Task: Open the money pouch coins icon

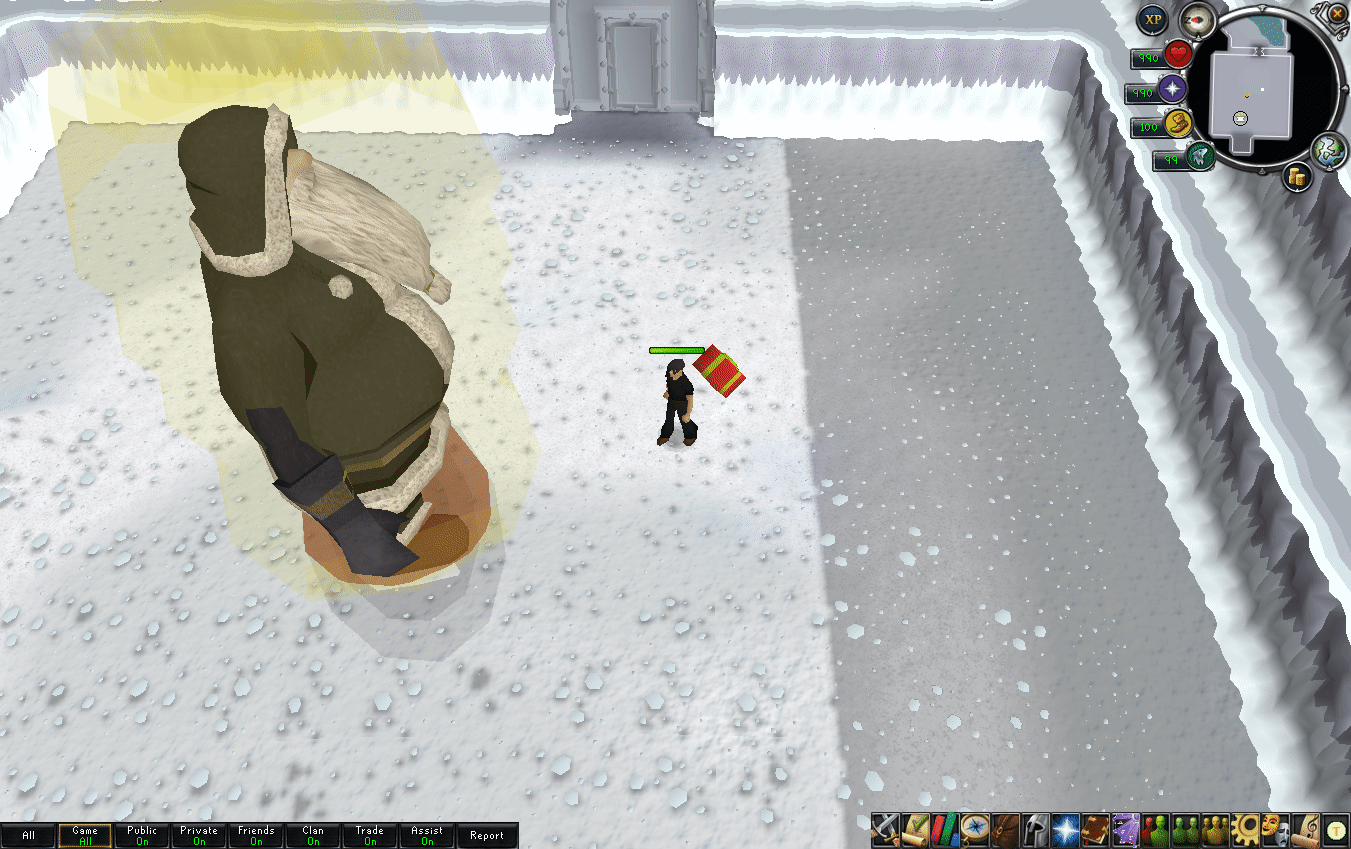Action: [1298, 177]
